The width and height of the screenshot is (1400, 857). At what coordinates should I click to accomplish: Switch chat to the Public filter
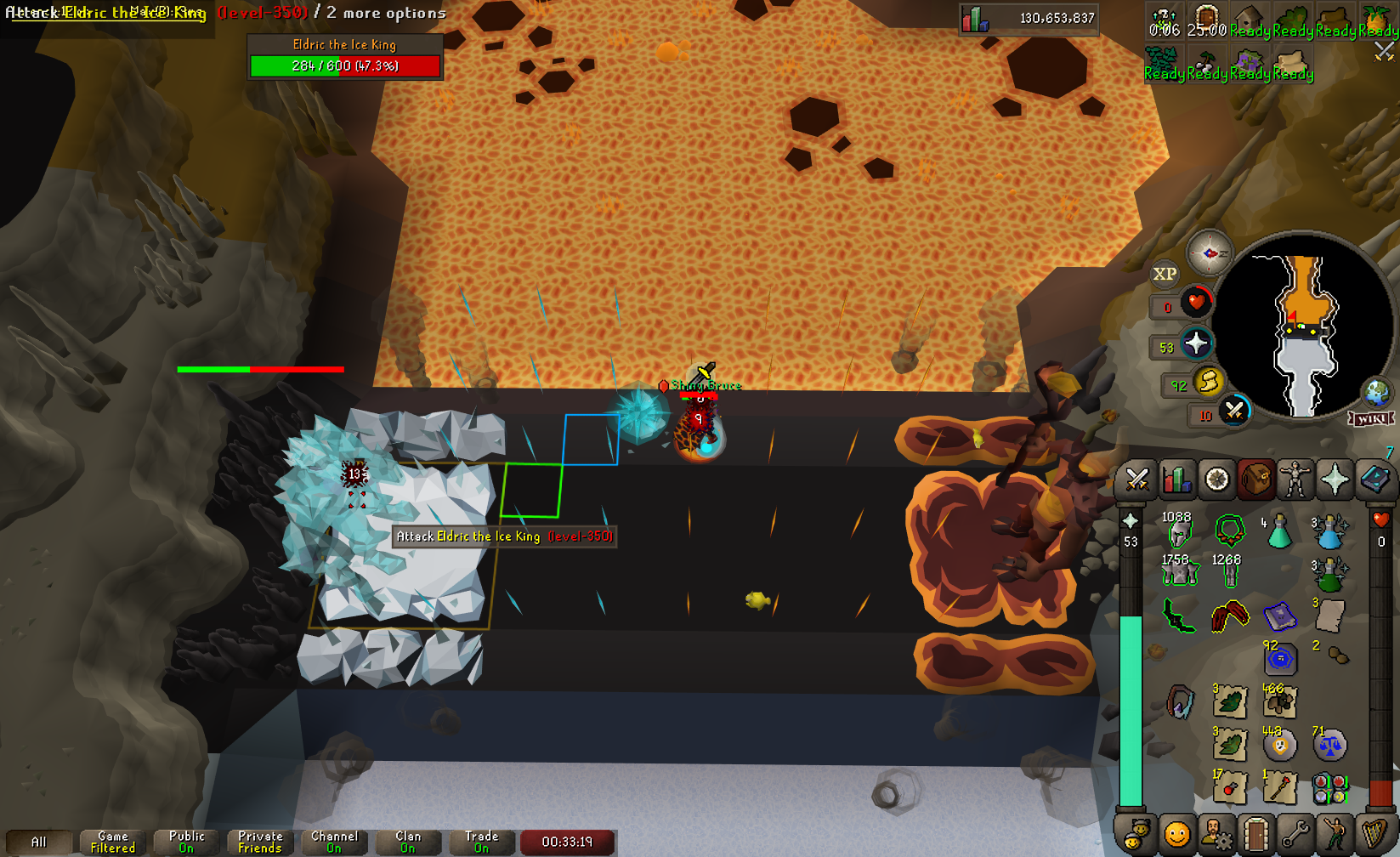186,842
